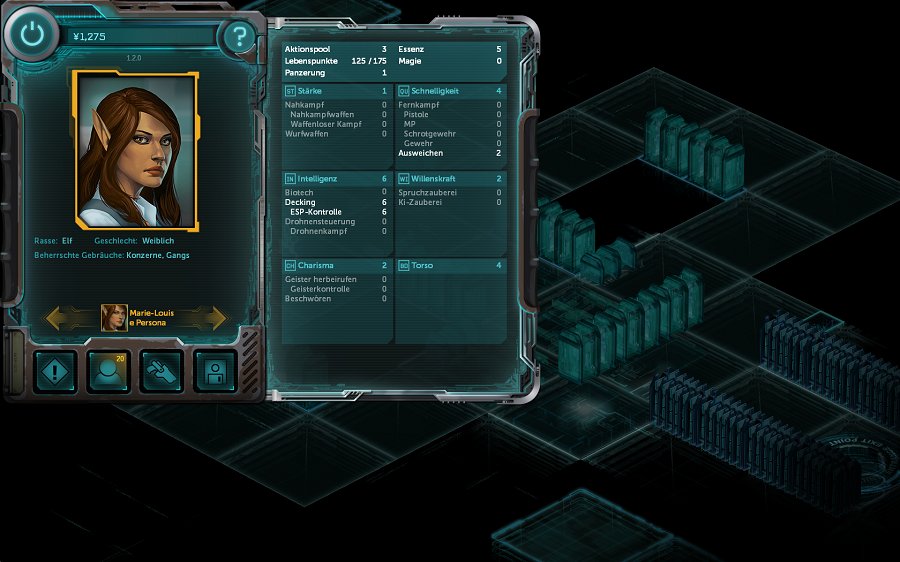Open the question mark help button
Viewport: 900px width, 562px height.
click(x=239, y=38)
